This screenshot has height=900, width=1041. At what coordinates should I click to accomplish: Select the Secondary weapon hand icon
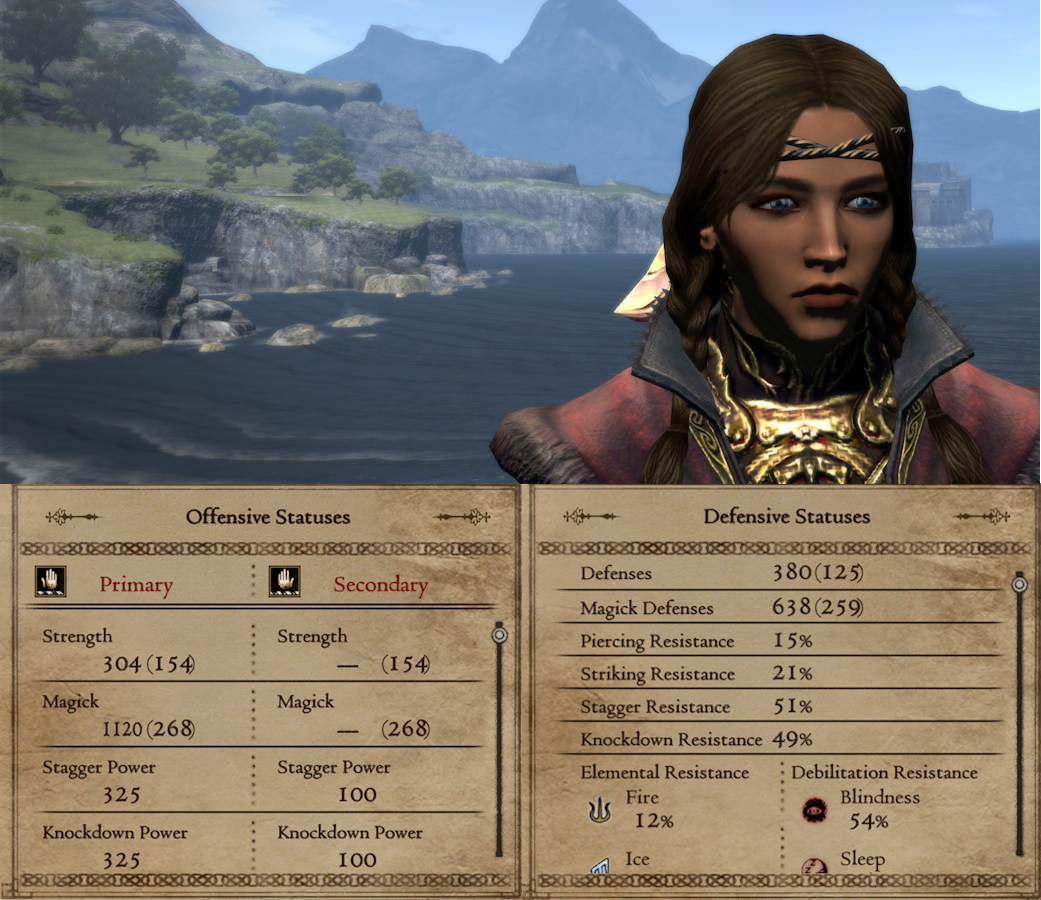[285, 583]
